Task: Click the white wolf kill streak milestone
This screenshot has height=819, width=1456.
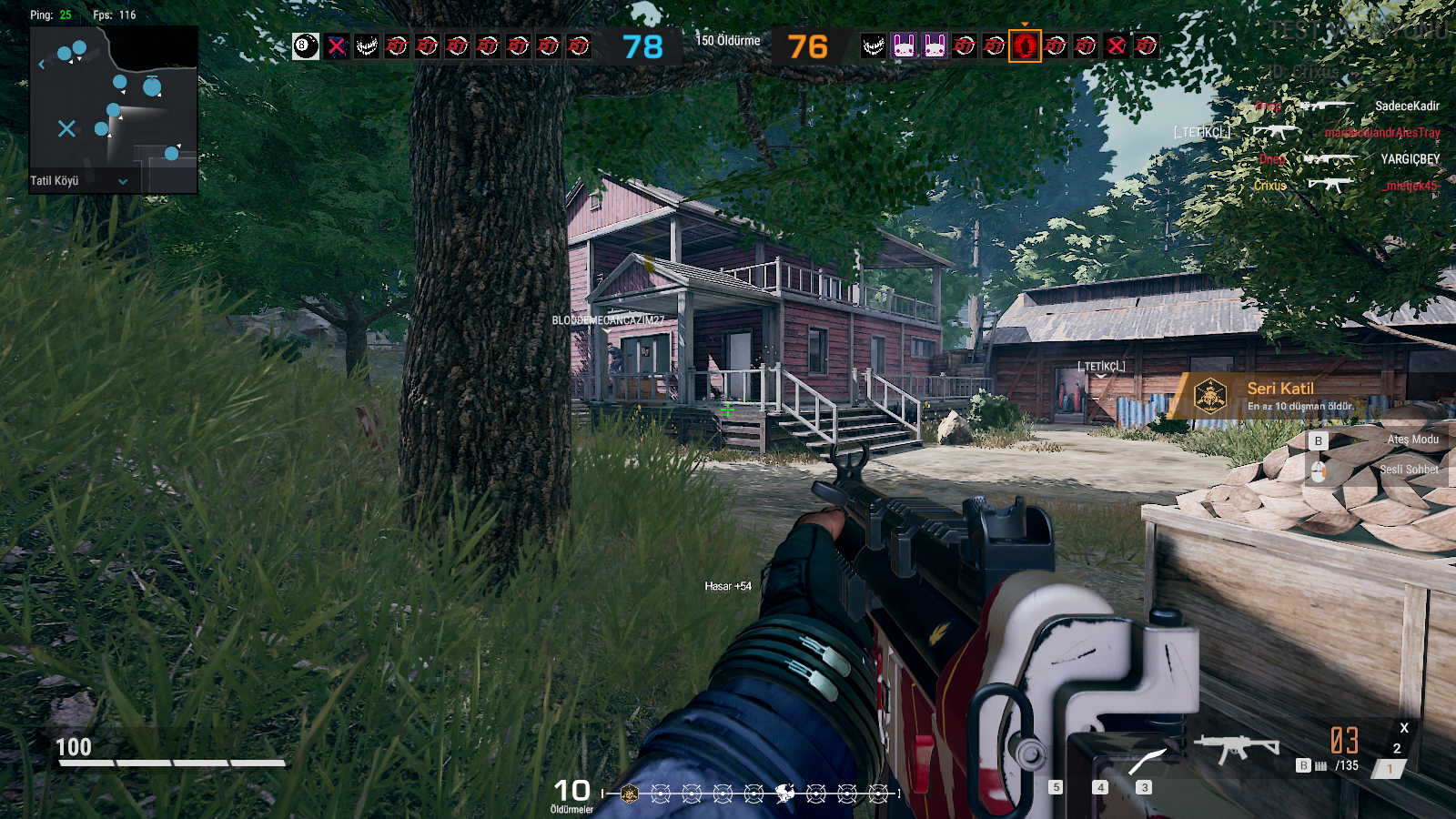Action: [x=784, y=794]
